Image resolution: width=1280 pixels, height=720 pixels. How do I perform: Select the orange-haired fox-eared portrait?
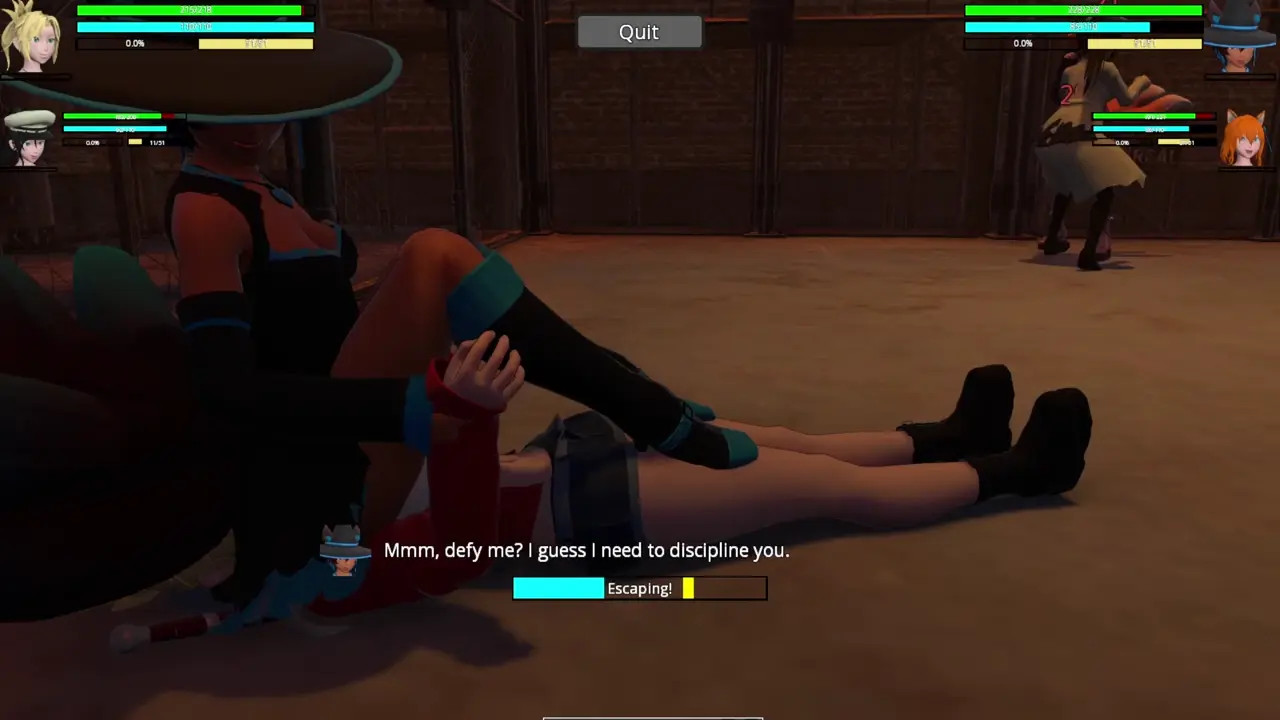click(x=1244, y=139)
